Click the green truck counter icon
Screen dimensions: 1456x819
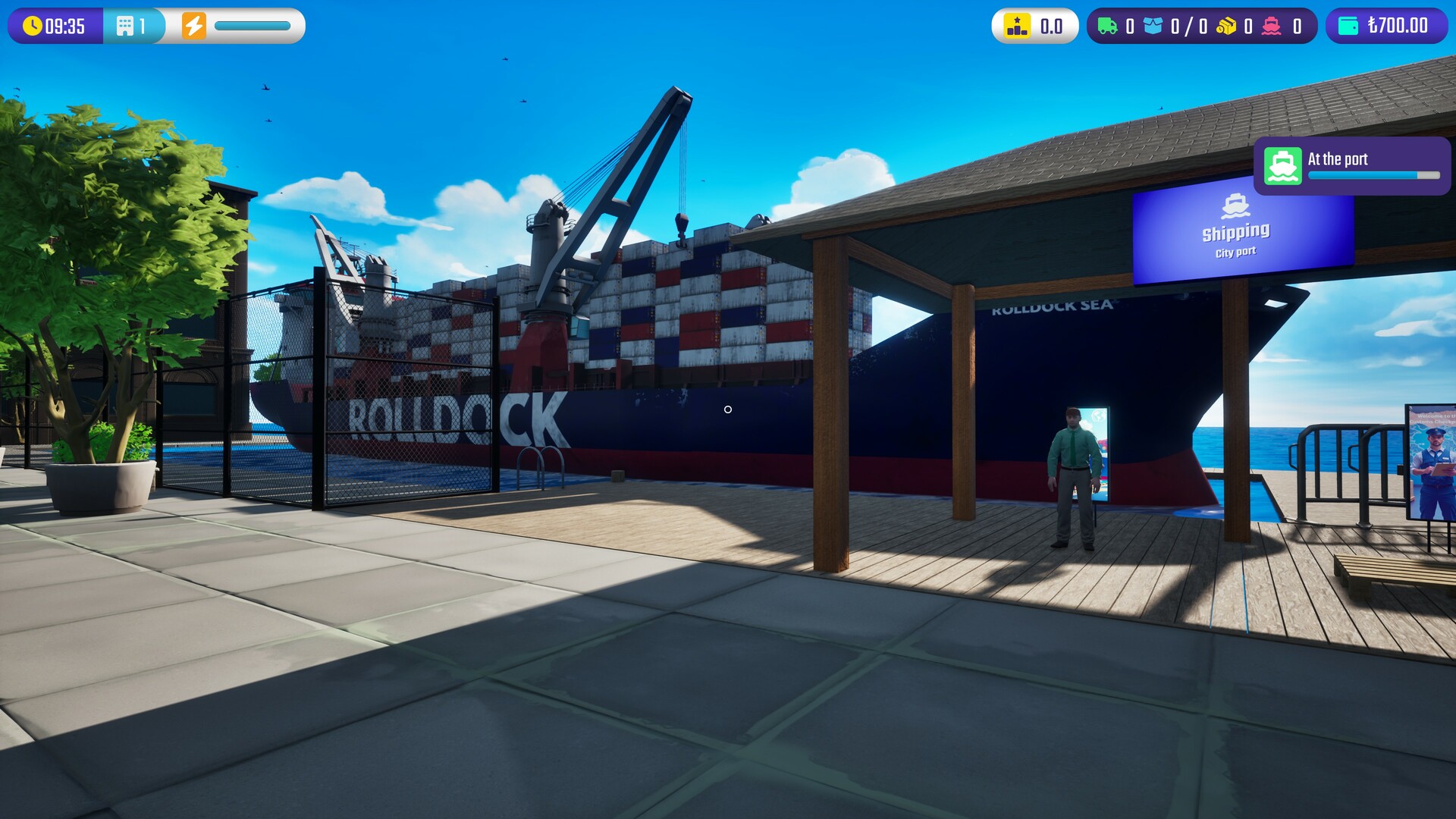pos(1108,25)
